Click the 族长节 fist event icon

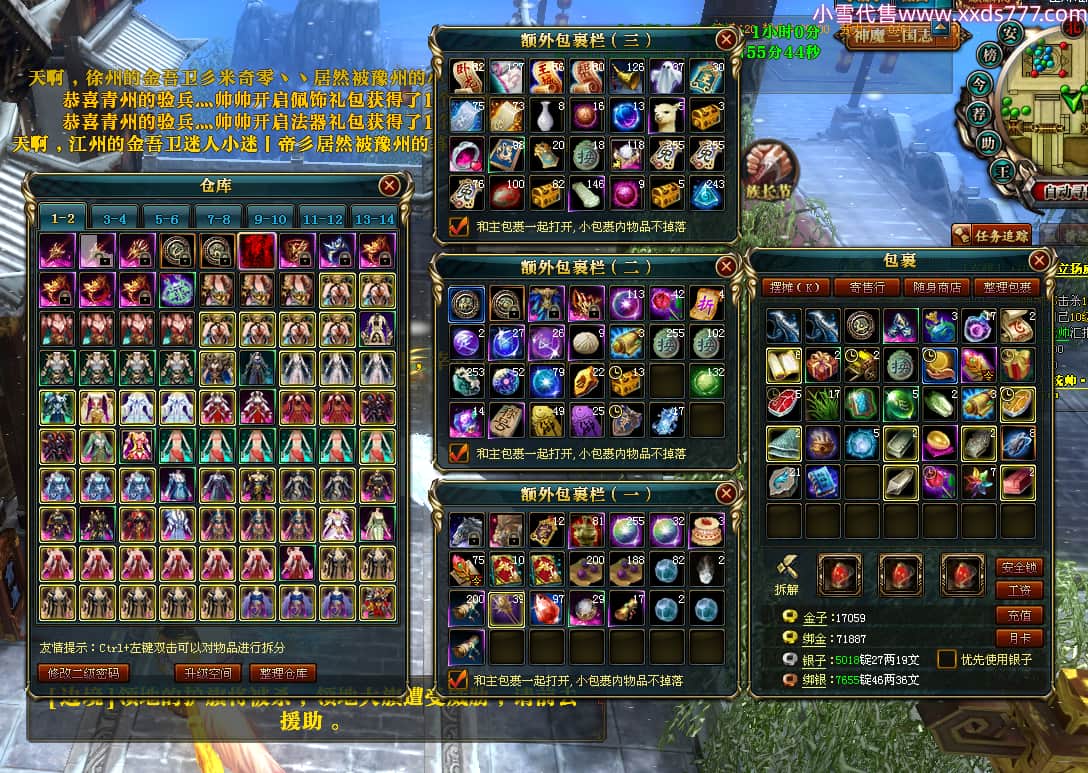coord(769,166)
